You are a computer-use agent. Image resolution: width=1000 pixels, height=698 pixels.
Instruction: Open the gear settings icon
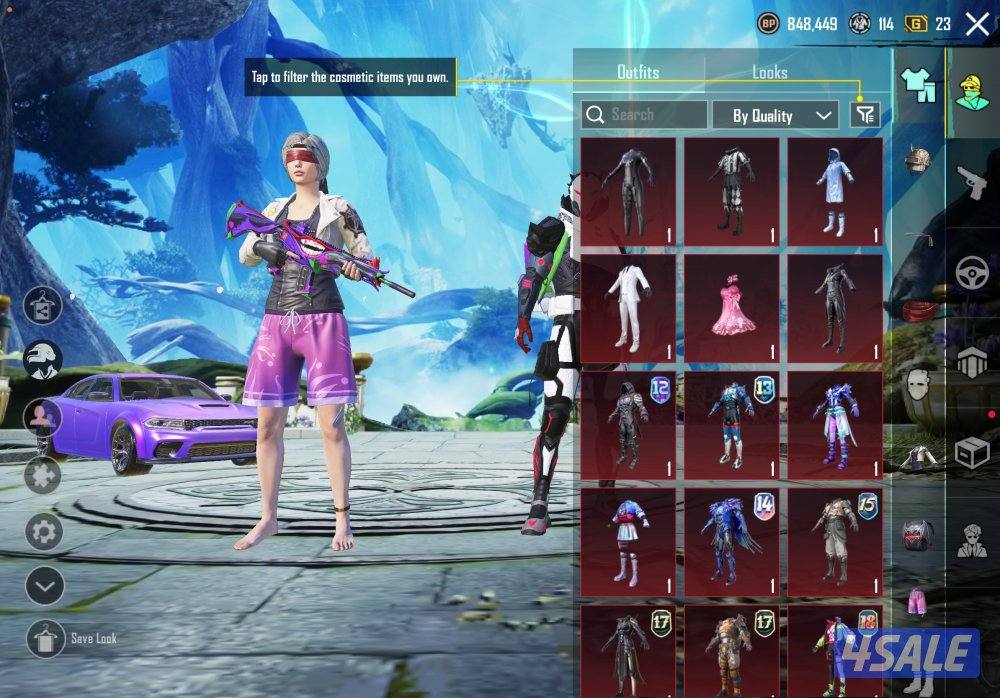pyautogui.click(x=44, y=531)
